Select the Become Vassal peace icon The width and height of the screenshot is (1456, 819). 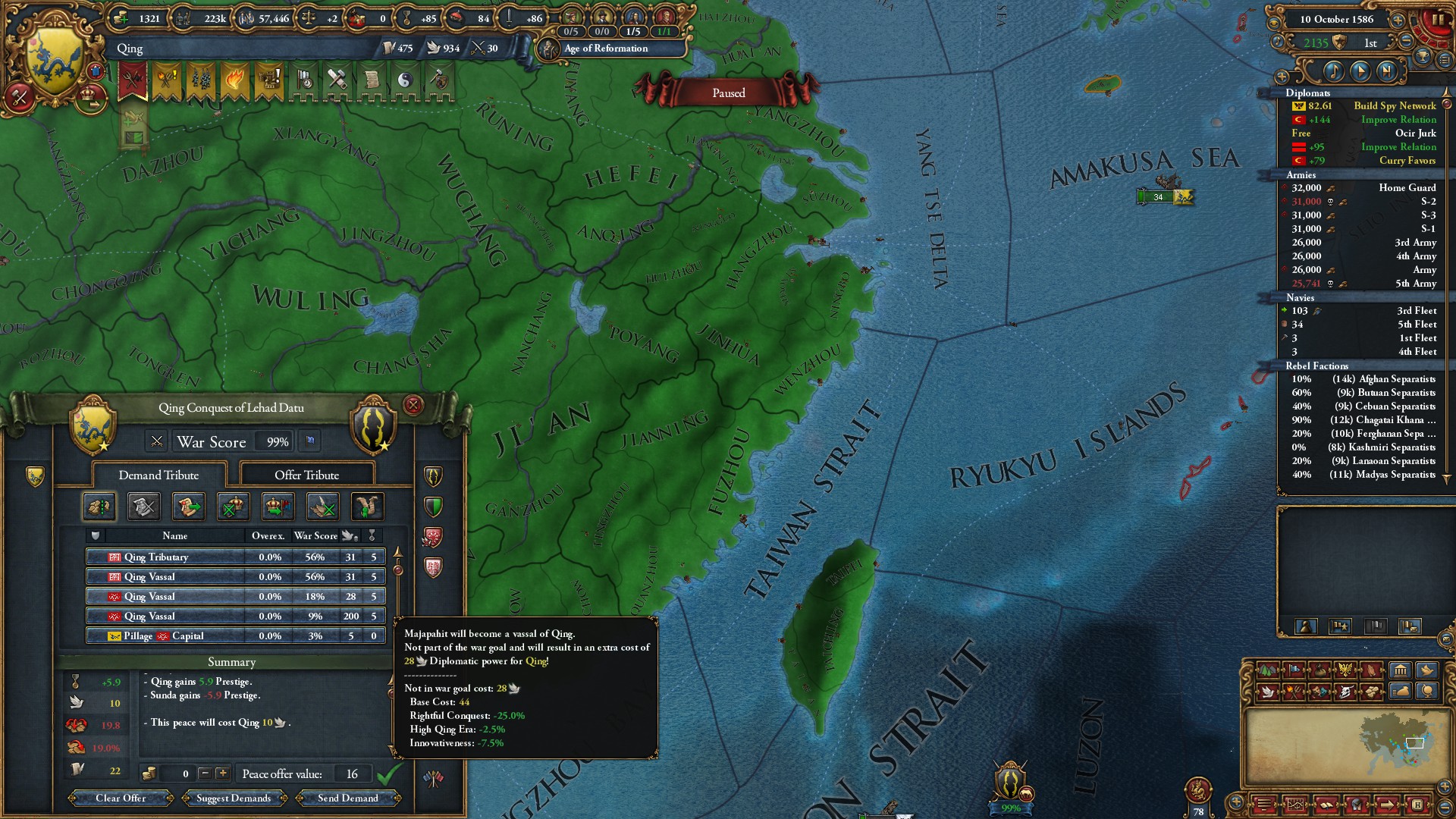[x=278, y=506]
